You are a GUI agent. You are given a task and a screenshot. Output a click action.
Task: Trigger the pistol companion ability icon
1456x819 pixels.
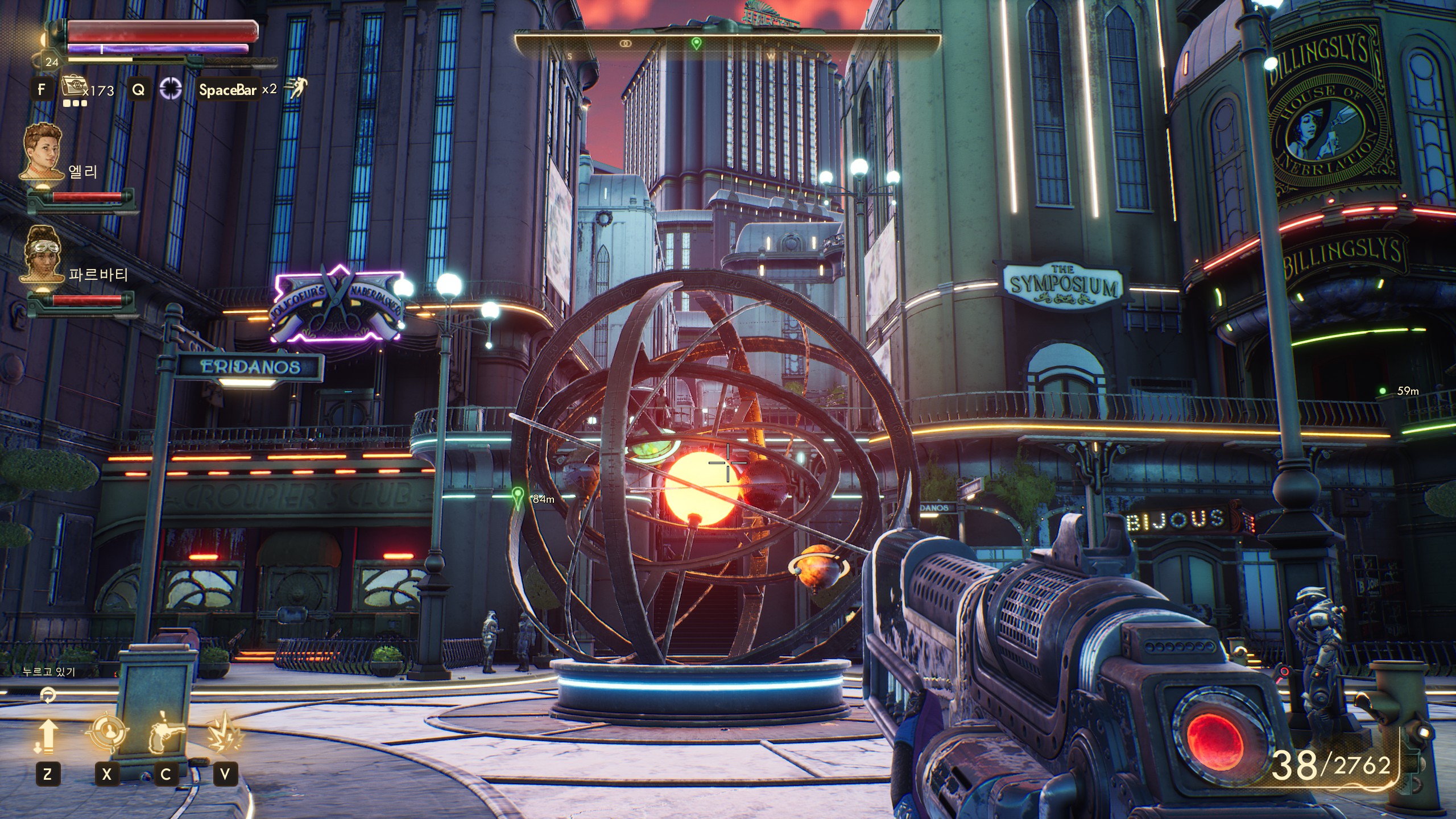166,734
